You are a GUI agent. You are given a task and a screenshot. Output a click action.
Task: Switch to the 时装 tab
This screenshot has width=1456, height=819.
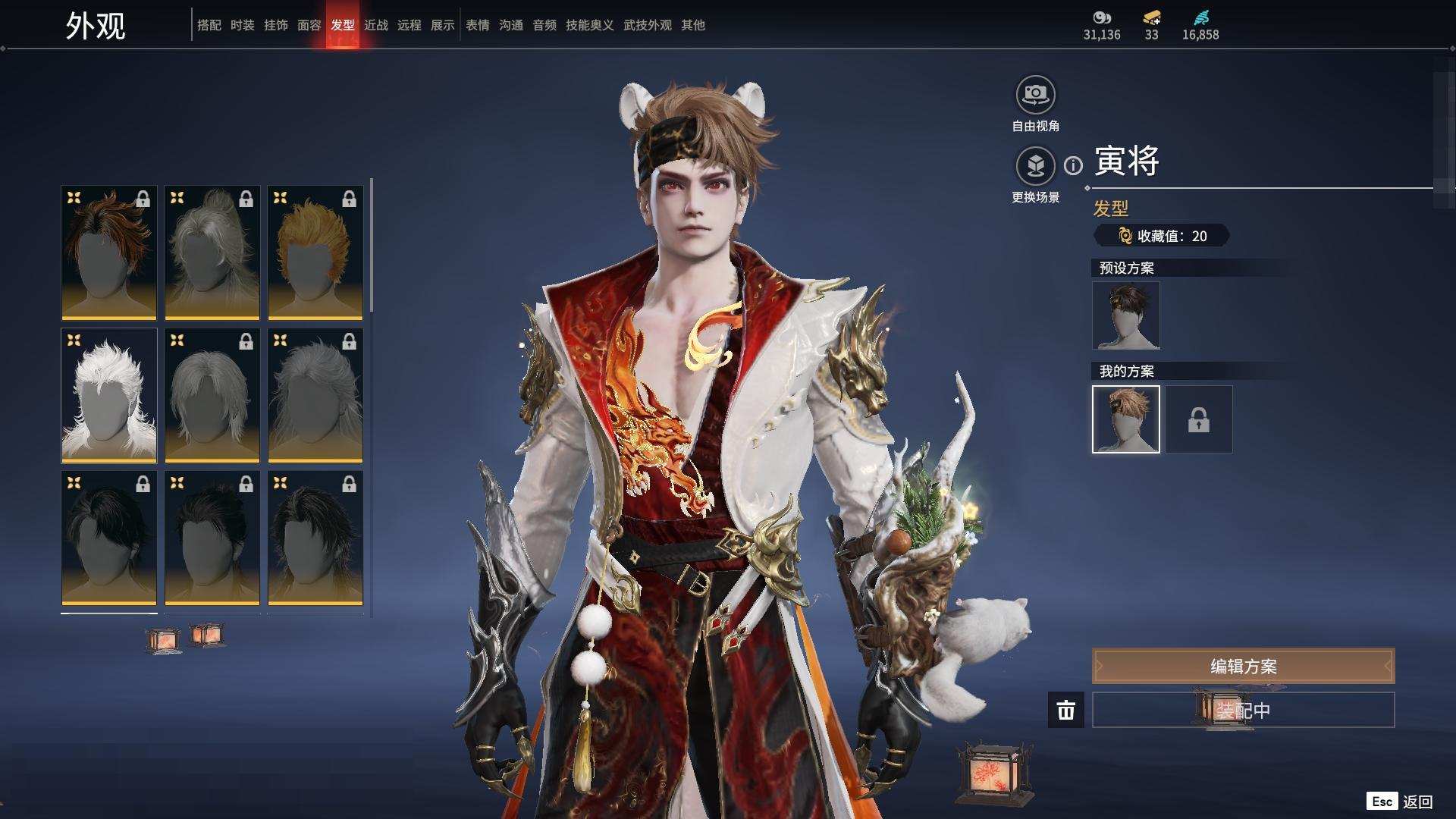pos(243,25)
